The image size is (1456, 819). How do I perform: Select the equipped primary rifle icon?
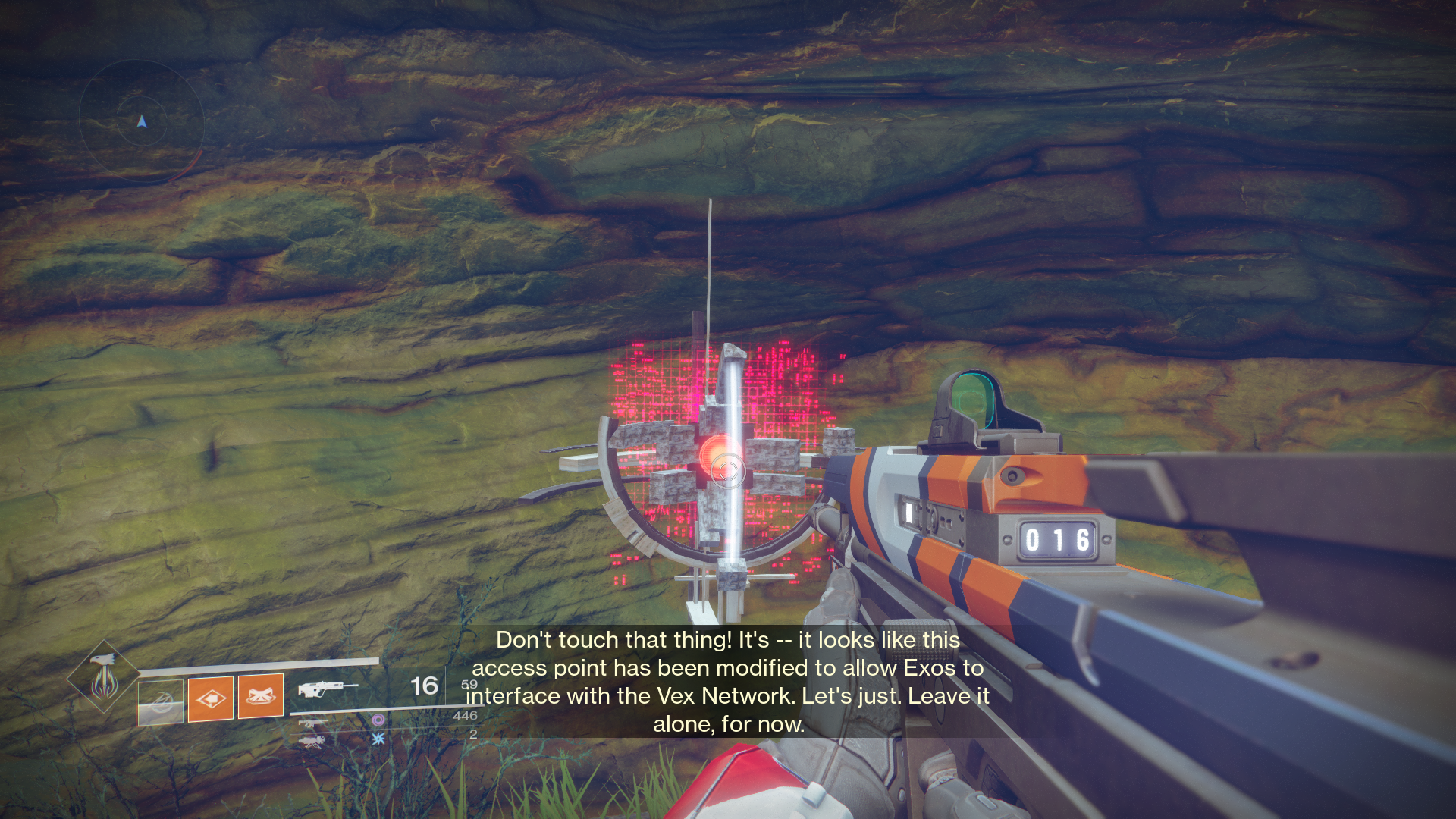(327, 689)
